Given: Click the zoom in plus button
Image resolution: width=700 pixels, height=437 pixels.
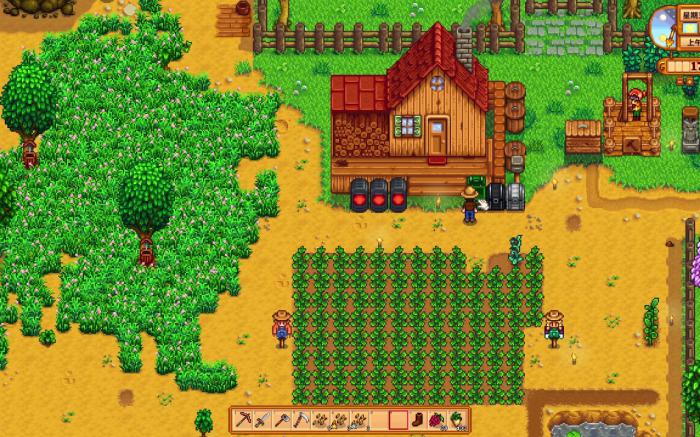Looking at the screenshot, I should tap(691, 80).
